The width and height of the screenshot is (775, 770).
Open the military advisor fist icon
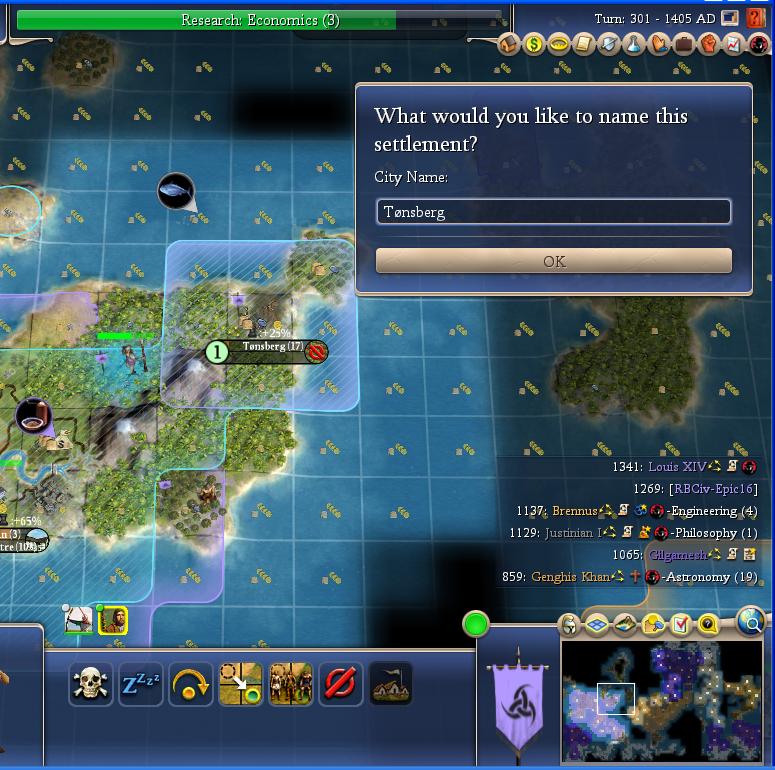[708, 45]
